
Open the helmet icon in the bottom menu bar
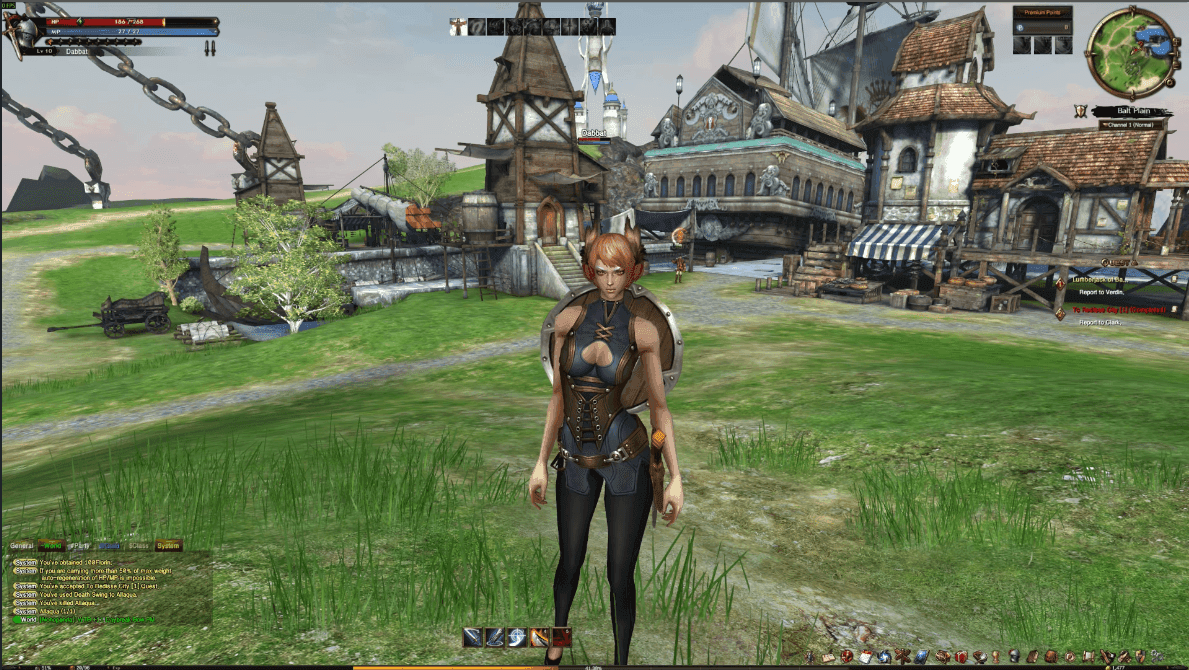click(1014, 656)
